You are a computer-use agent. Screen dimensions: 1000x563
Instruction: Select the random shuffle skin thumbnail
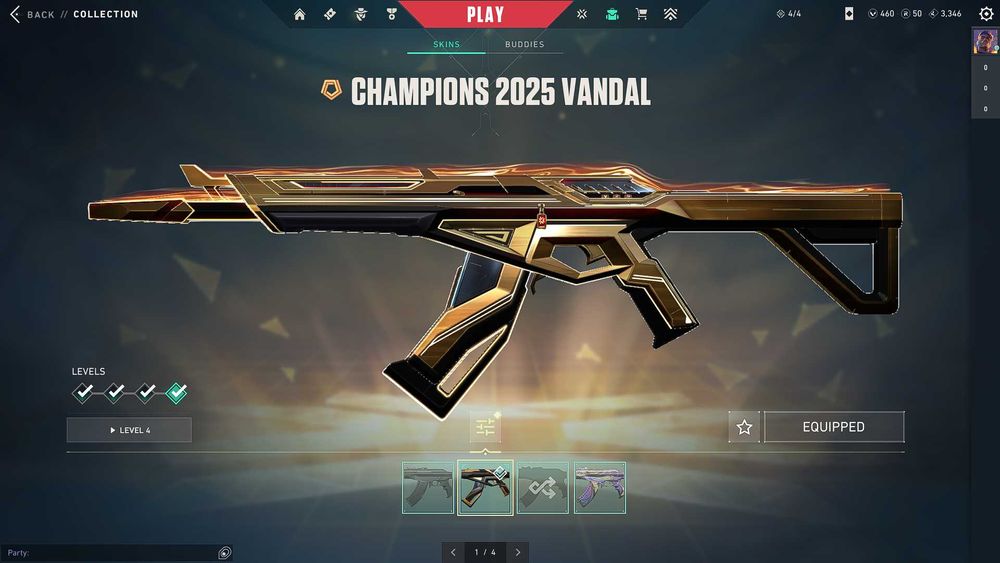pos(543,487)
